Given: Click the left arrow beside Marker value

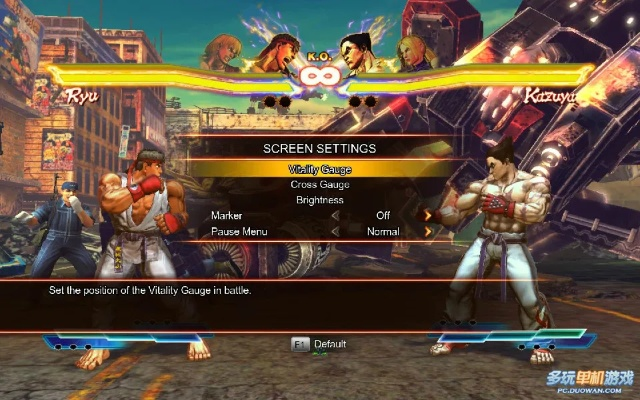Looking at the screenshot, I should pyautogui.click(x=335, y=215).
